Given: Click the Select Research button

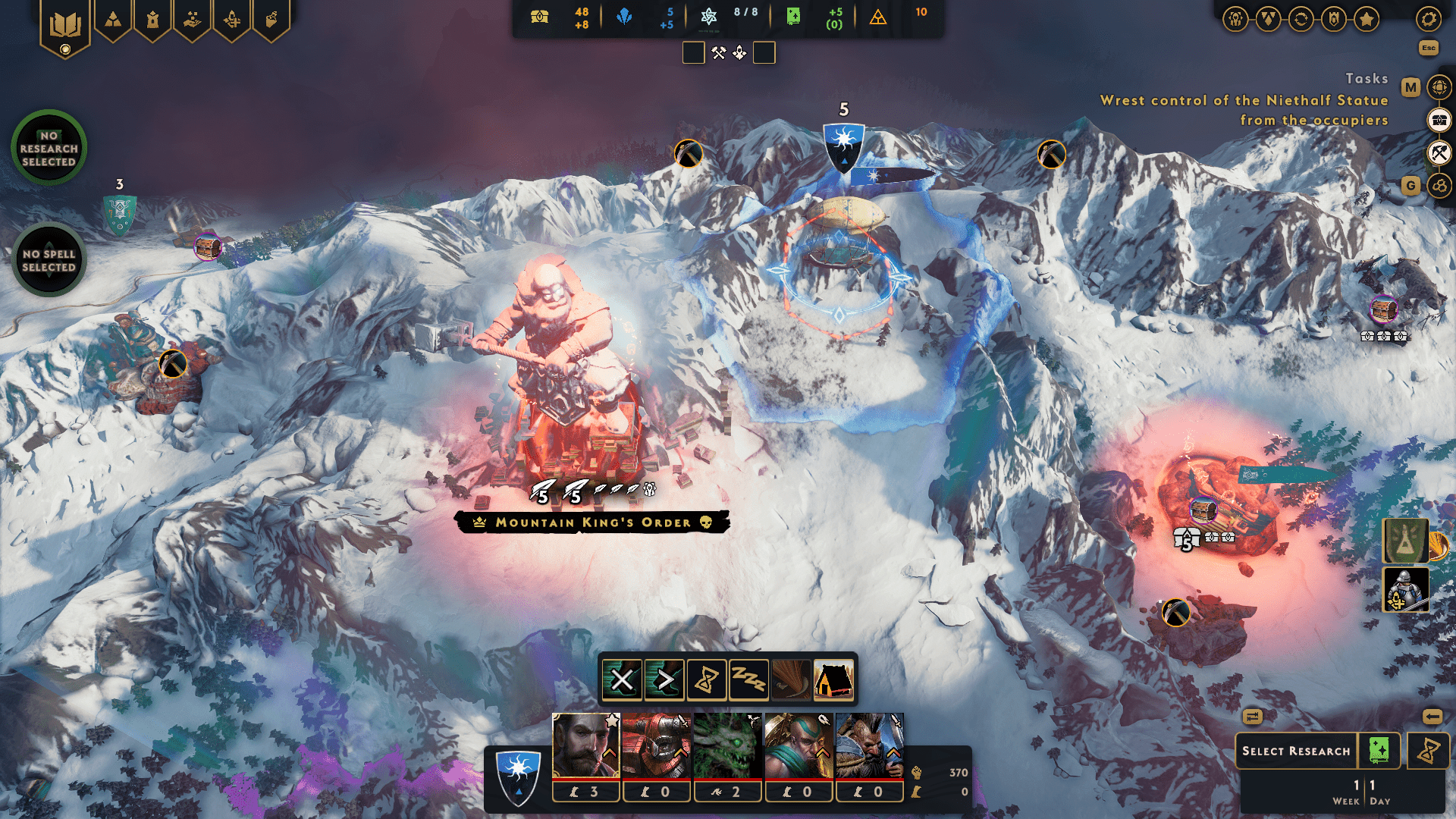Looking at the screenshot, I should [x=1298, y=751].
